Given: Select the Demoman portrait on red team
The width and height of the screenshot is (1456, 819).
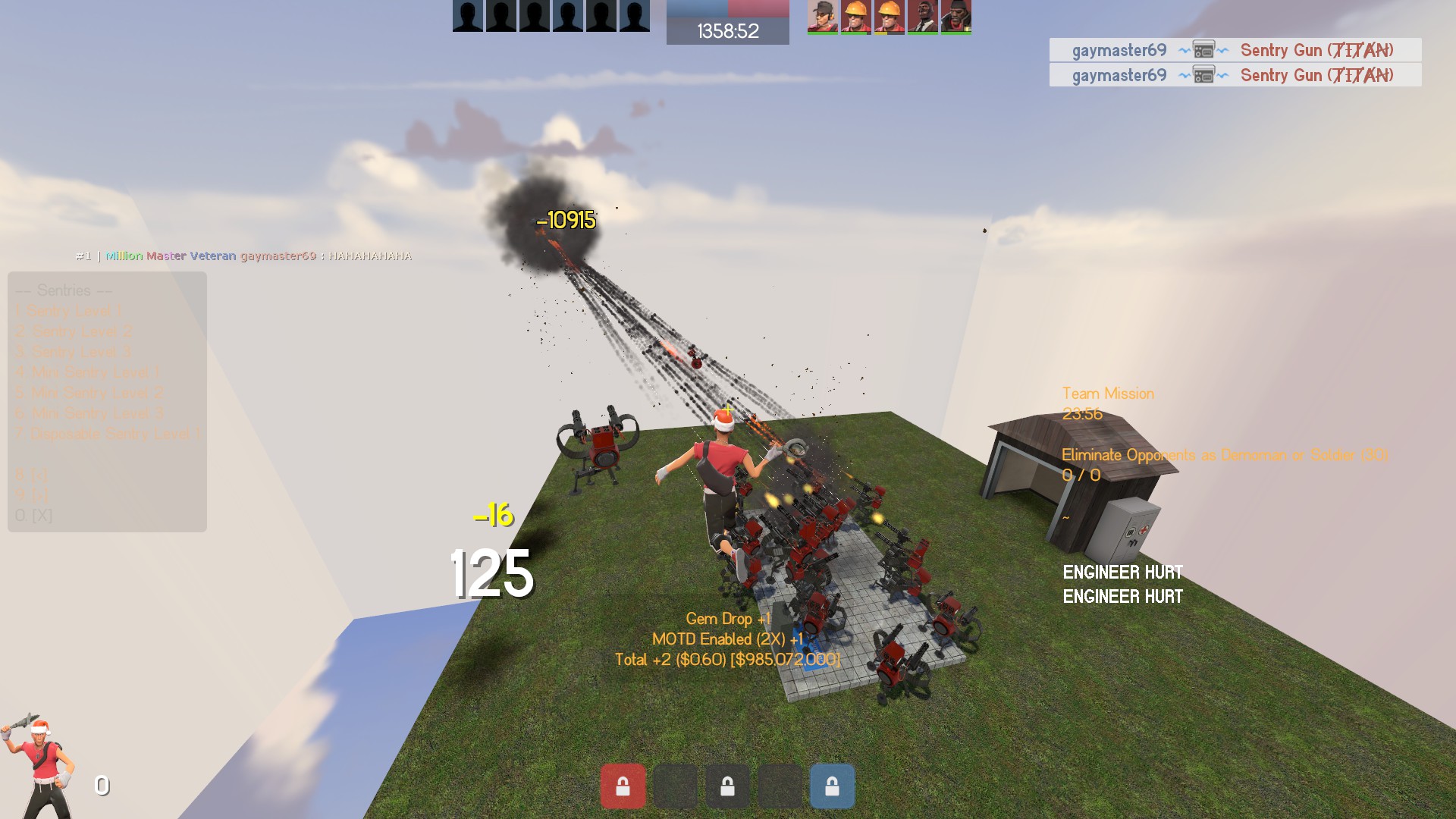Looking at the screenshot, I should (956, 17).
